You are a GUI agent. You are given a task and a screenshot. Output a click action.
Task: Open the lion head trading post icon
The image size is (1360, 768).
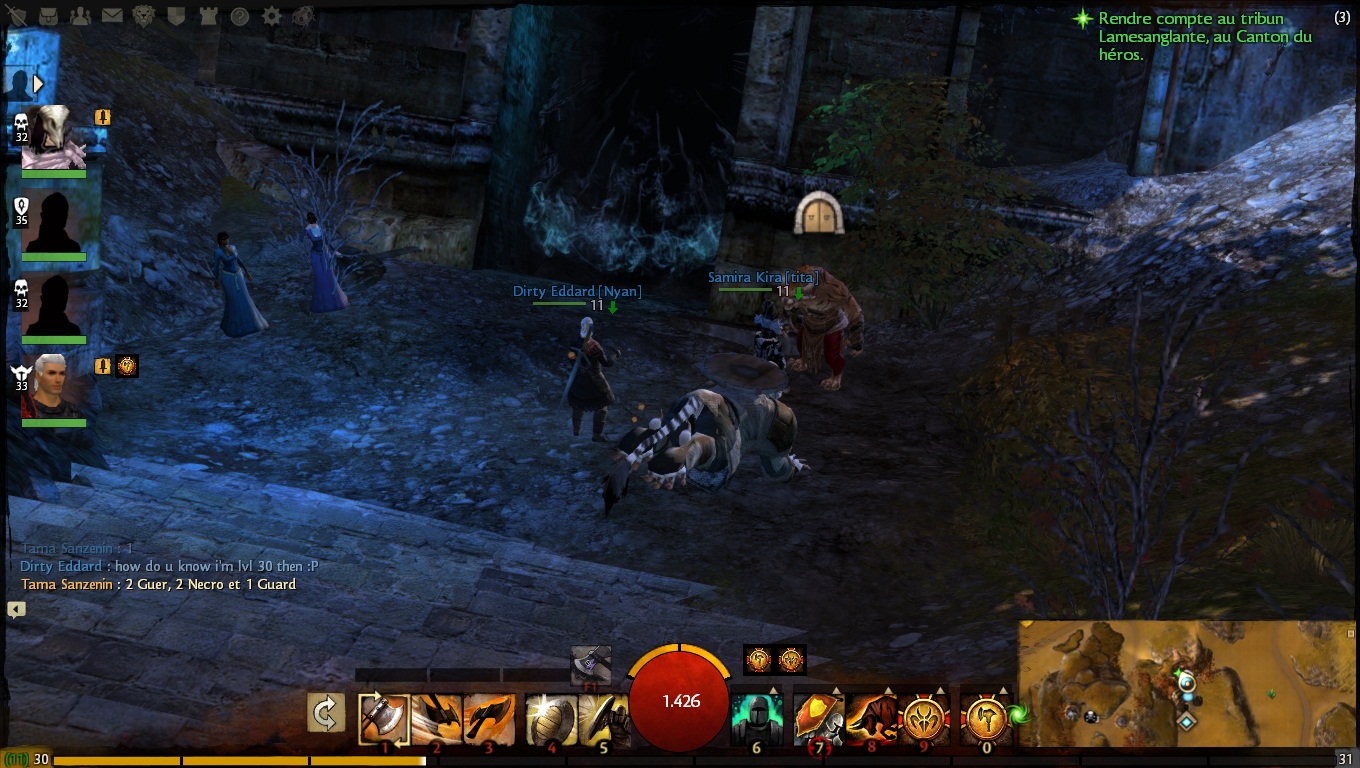click(144, 16)
